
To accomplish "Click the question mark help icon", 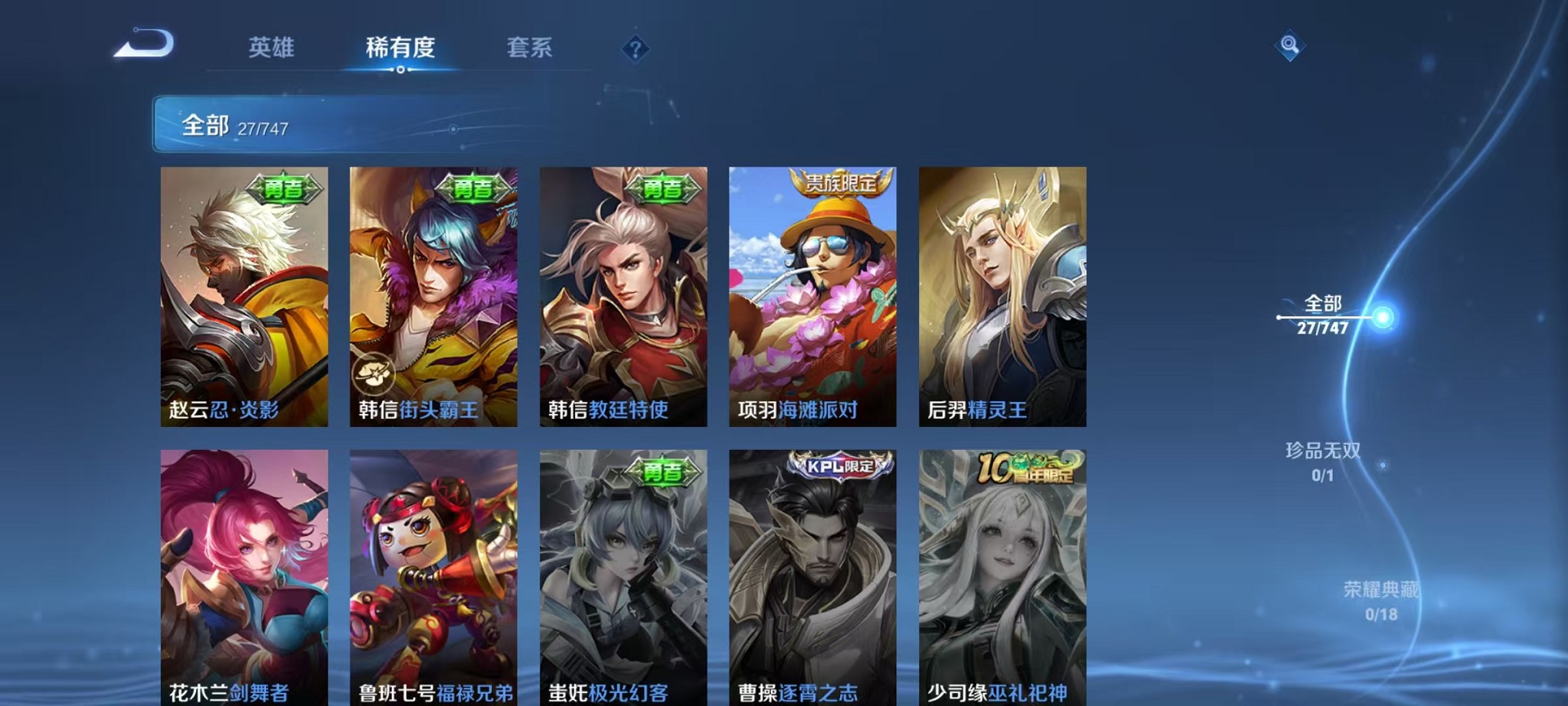I will click(x=635, y=50).
